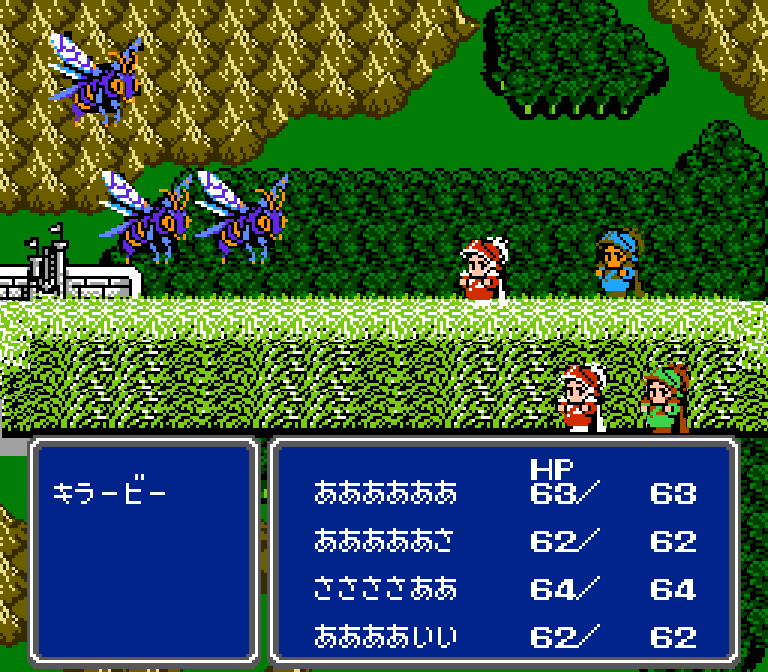768x672 pixels.
Task: Select the キラービー enemy name entry
Action: (110, 493)
